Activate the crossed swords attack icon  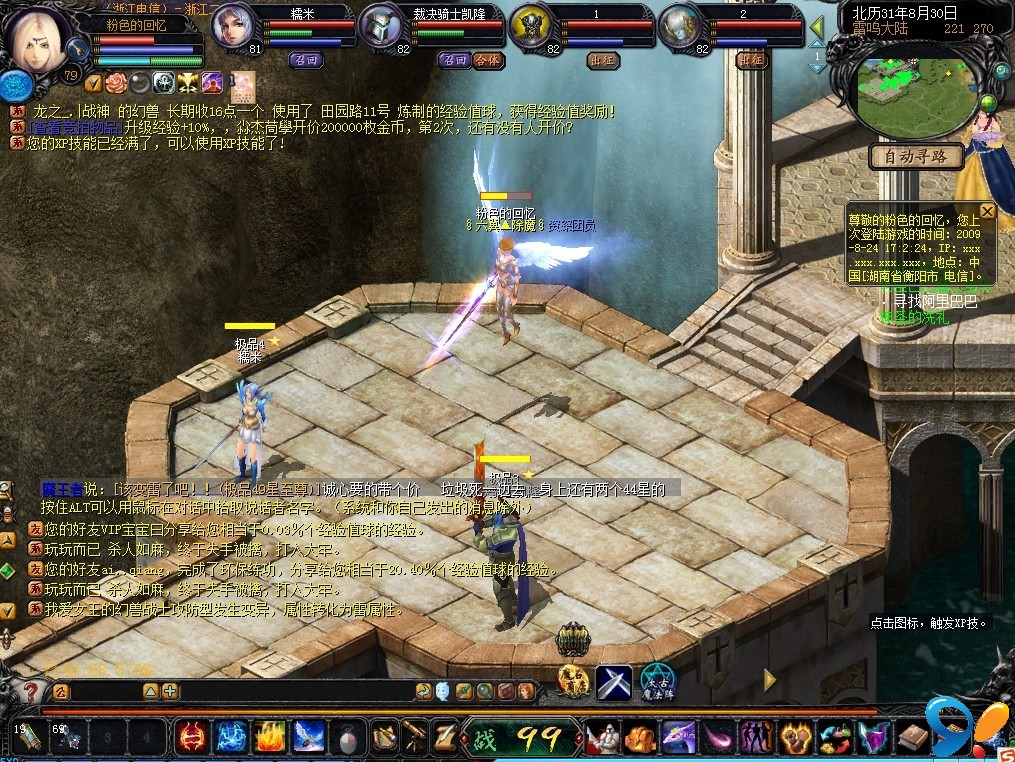(614, 682)
